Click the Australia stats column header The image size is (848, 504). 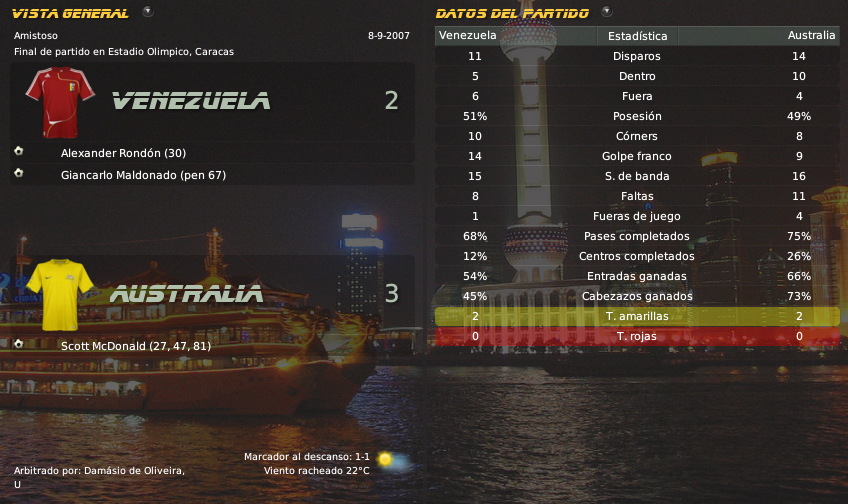point(811,36)
